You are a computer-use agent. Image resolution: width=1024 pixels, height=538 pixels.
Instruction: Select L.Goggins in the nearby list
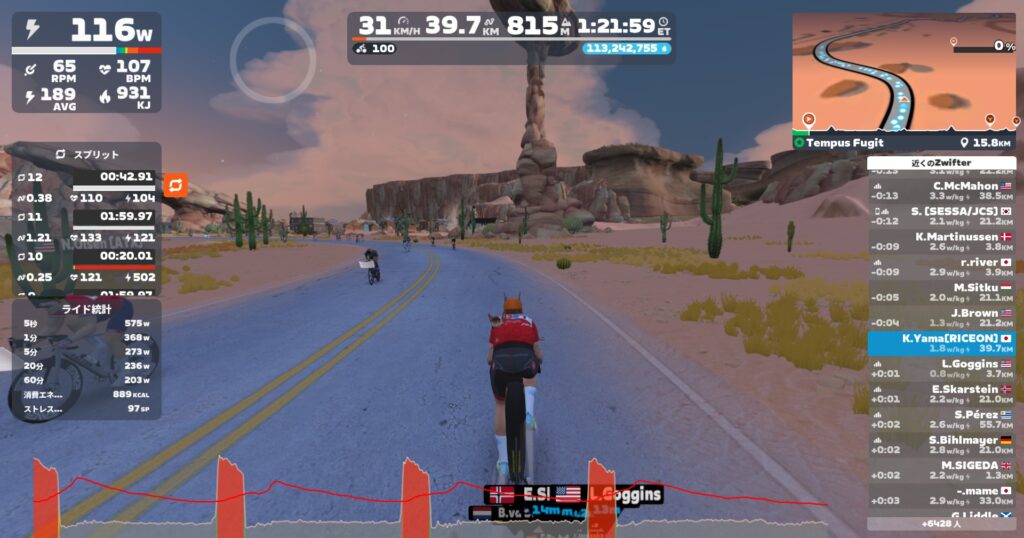pos(941,369)
